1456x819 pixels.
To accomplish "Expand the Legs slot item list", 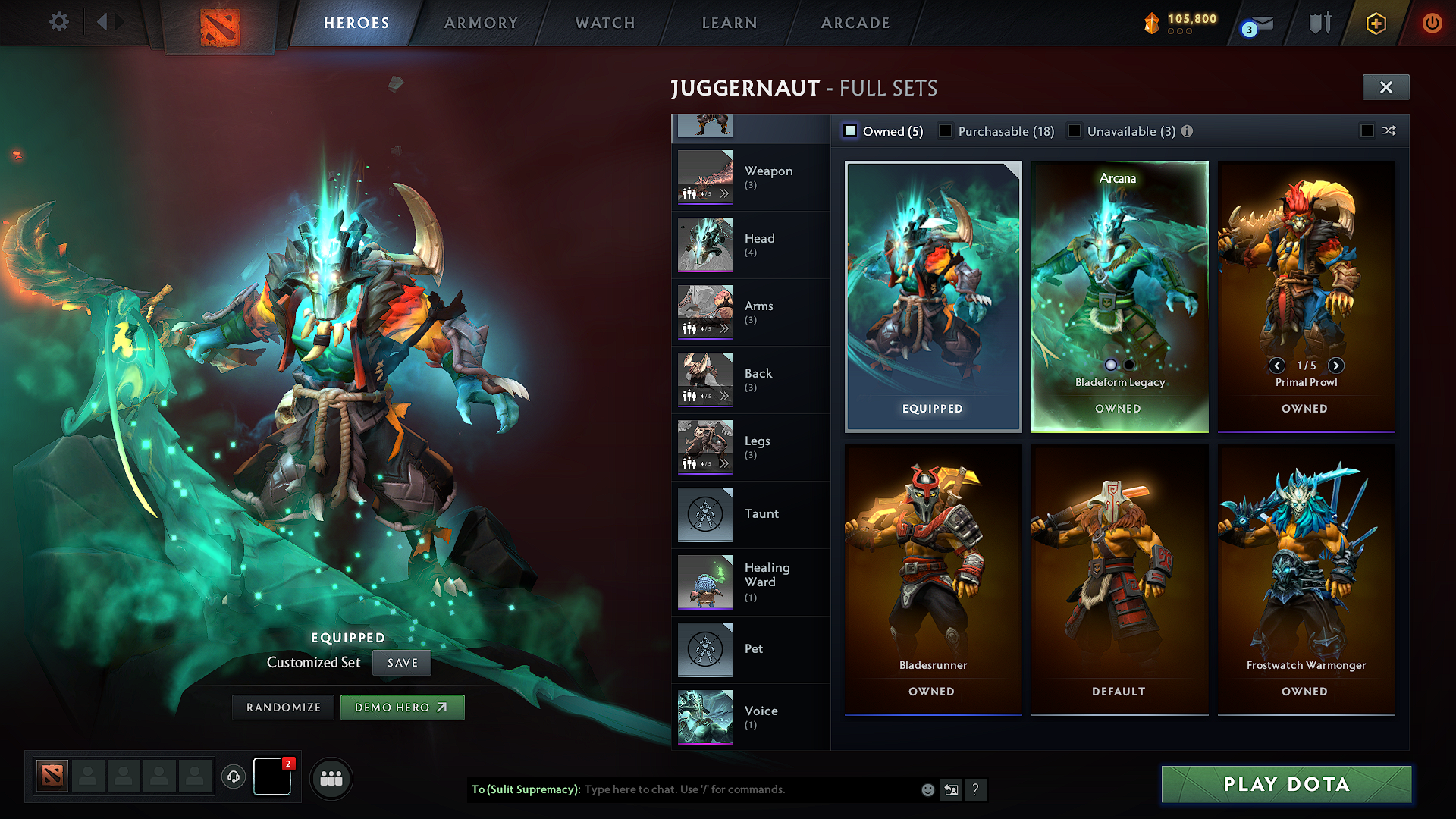I will [x=726, y=463].
